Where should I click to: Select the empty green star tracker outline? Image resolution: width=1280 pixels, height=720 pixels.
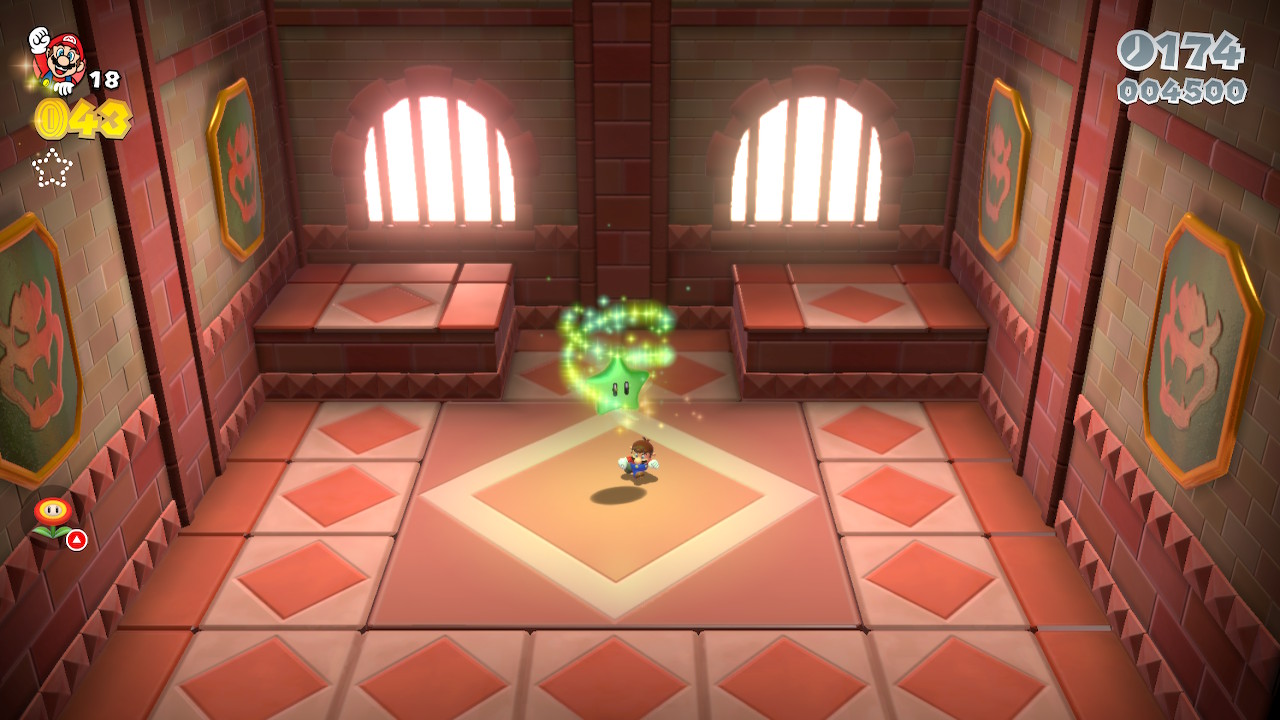52,168
